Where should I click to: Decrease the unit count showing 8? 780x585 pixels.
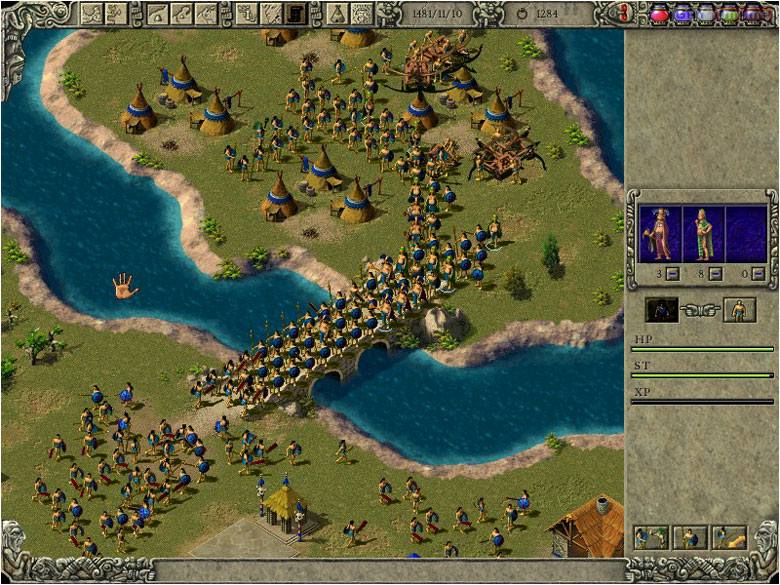714,274
